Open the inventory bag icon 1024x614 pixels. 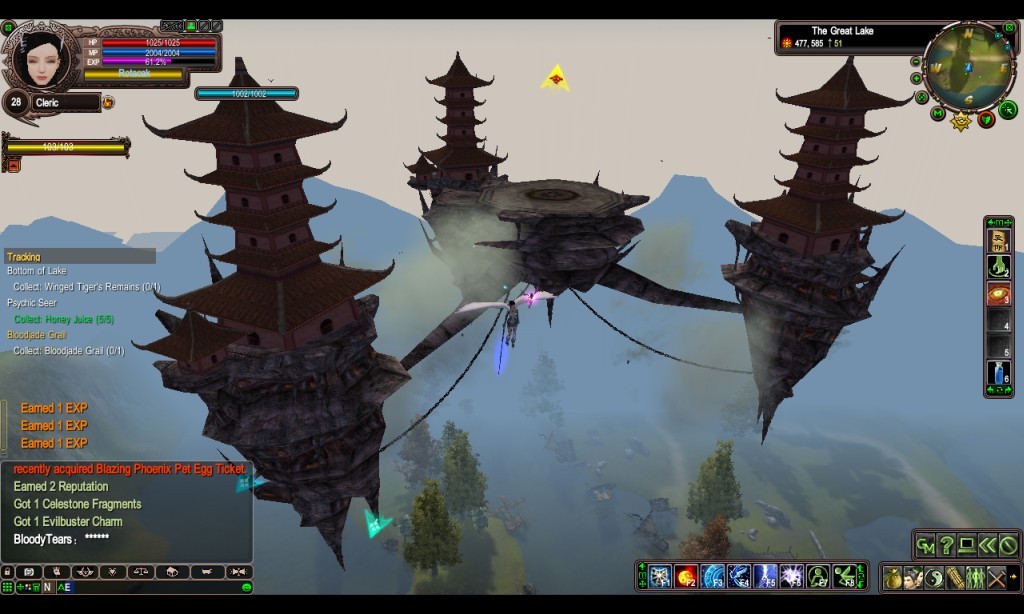[892, 577]
